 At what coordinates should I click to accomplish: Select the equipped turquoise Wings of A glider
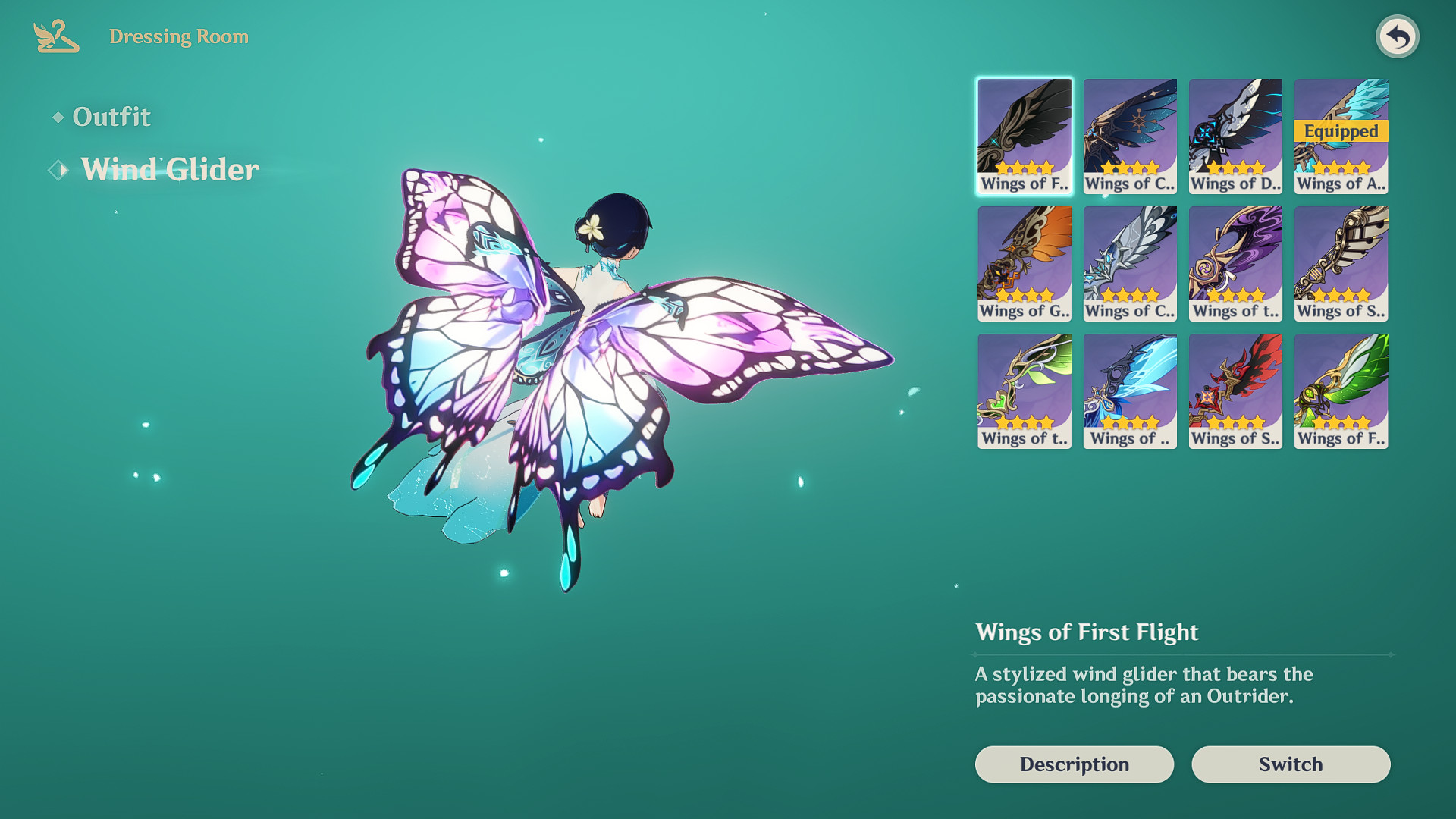point(1339,135)
